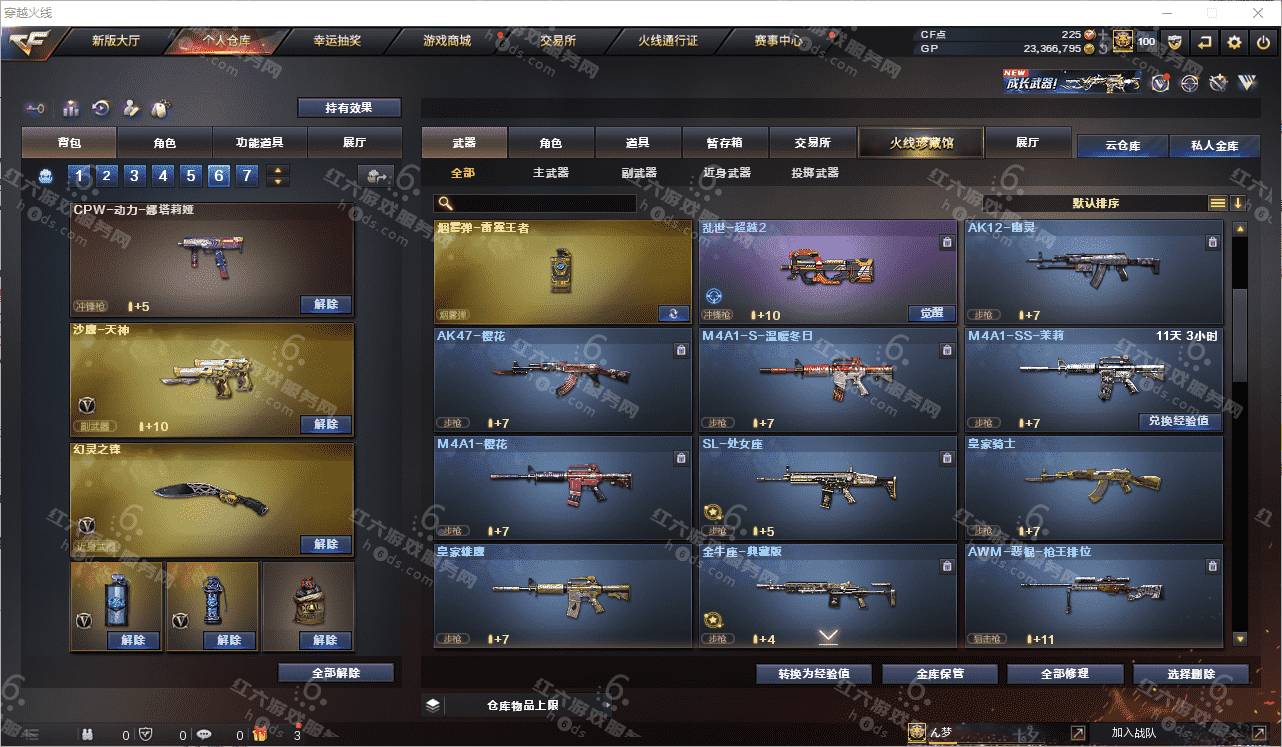1282x747 pixels.
Task: Activate 觉醒 on 乱世-超越2
Action: [931, 313]
